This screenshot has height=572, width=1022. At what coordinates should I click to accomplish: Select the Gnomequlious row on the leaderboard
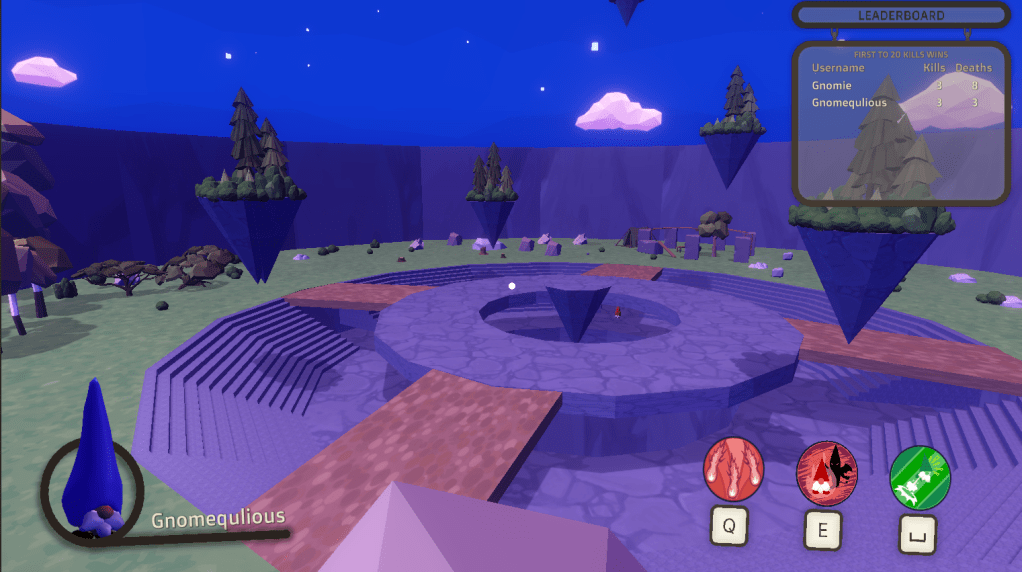point(900,103)
